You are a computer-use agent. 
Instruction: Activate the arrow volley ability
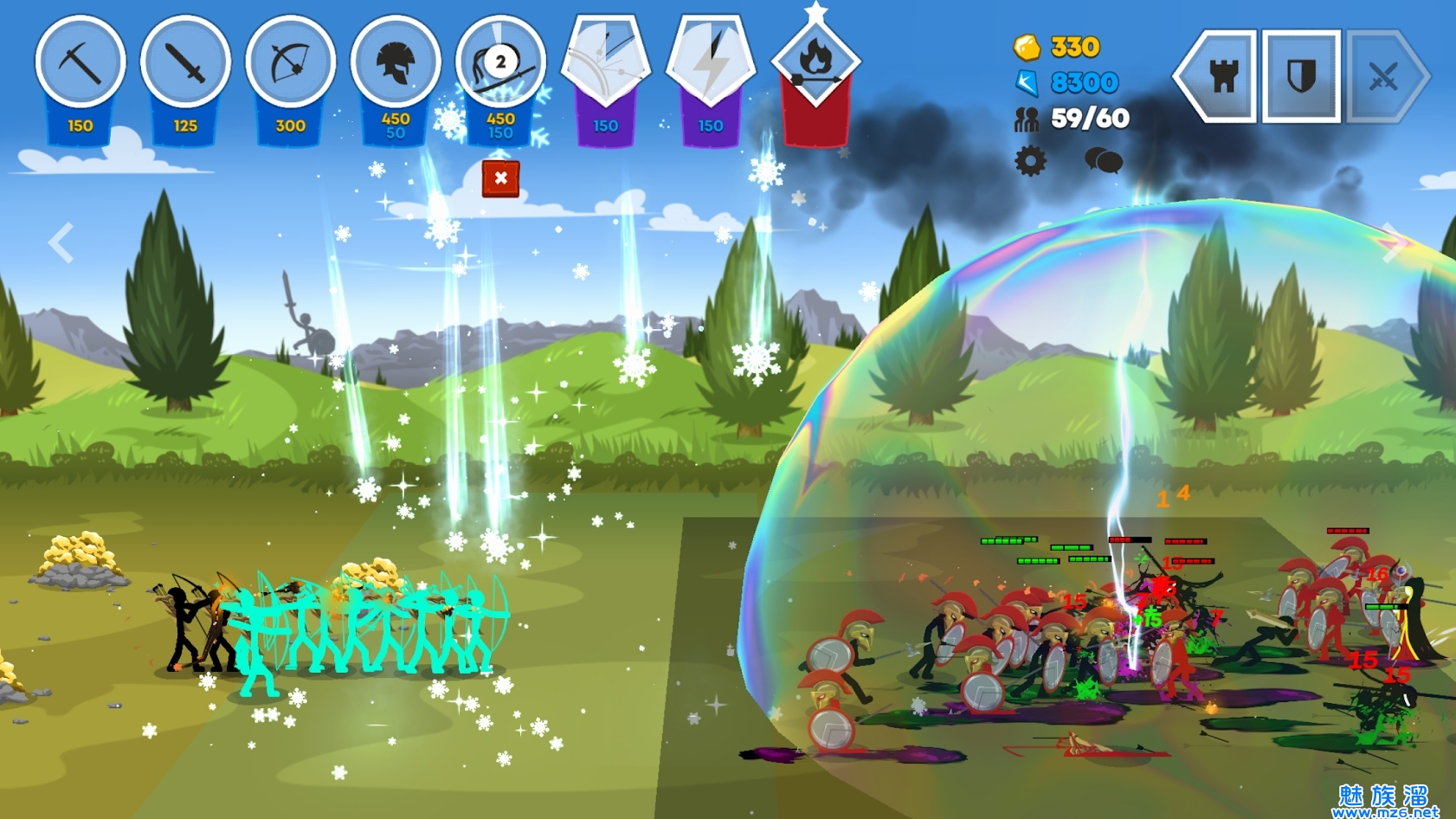[x=606, y=63]
